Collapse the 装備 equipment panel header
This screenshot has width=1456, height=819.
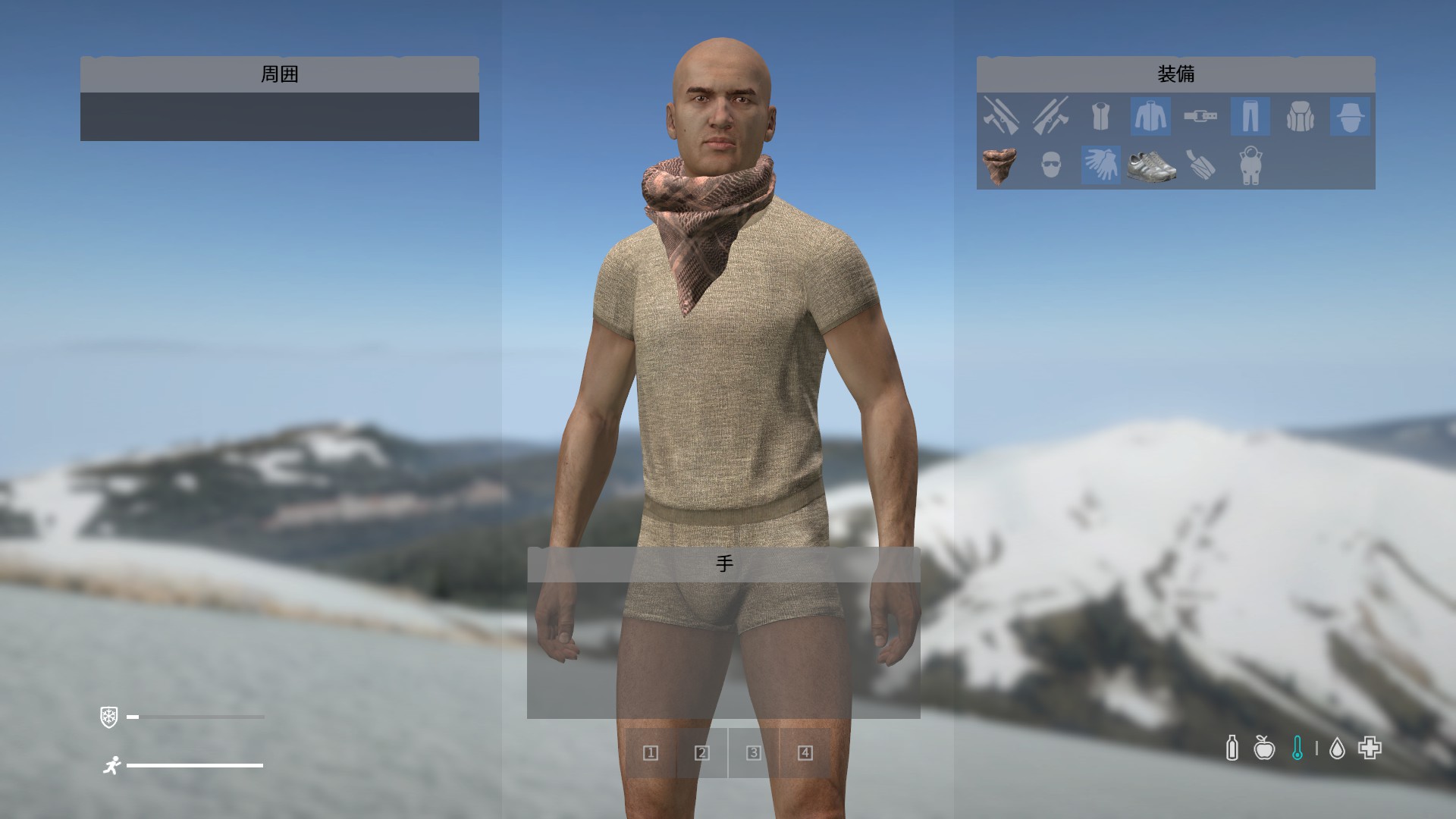tap(1175, 74)
